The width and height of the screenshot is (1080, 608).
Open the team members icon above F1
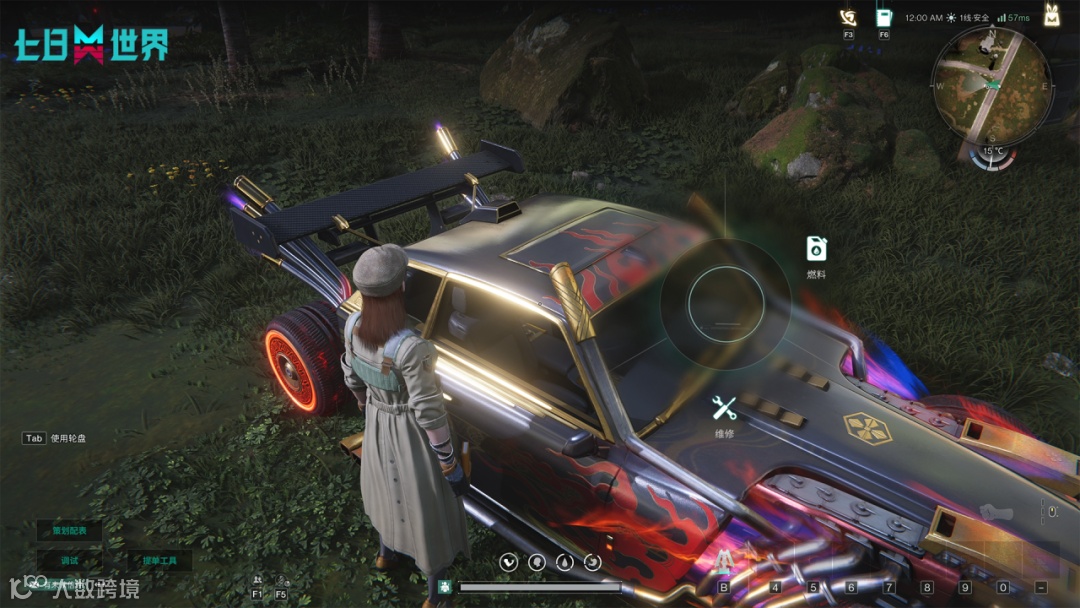pyautogui.click(x=258, y=580)
